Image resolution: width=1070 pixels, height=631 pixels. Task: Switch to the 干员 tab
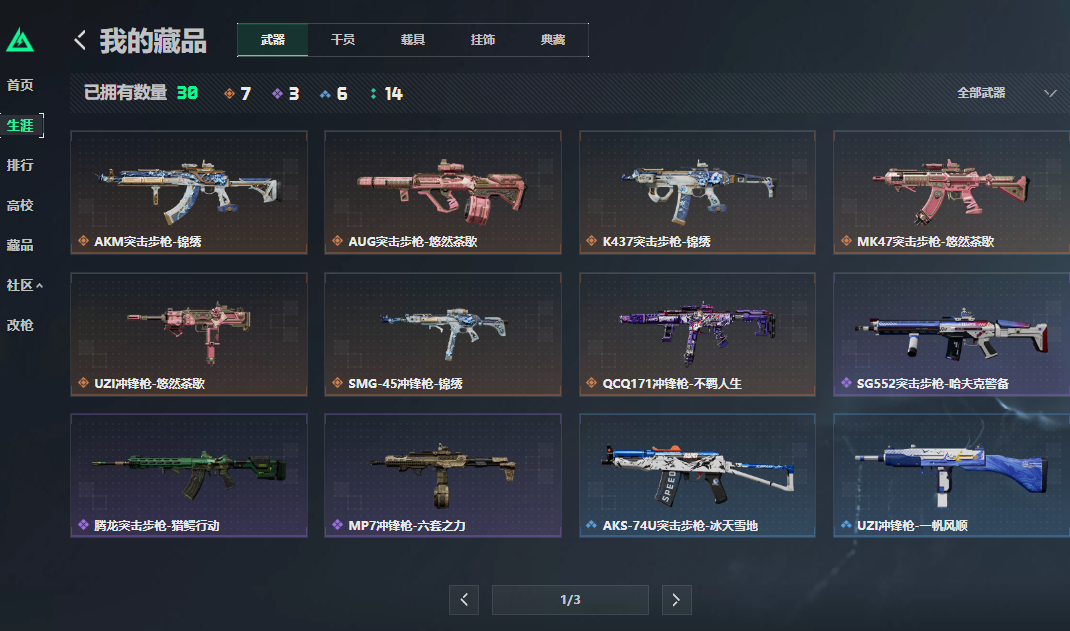tap(343, 40)
